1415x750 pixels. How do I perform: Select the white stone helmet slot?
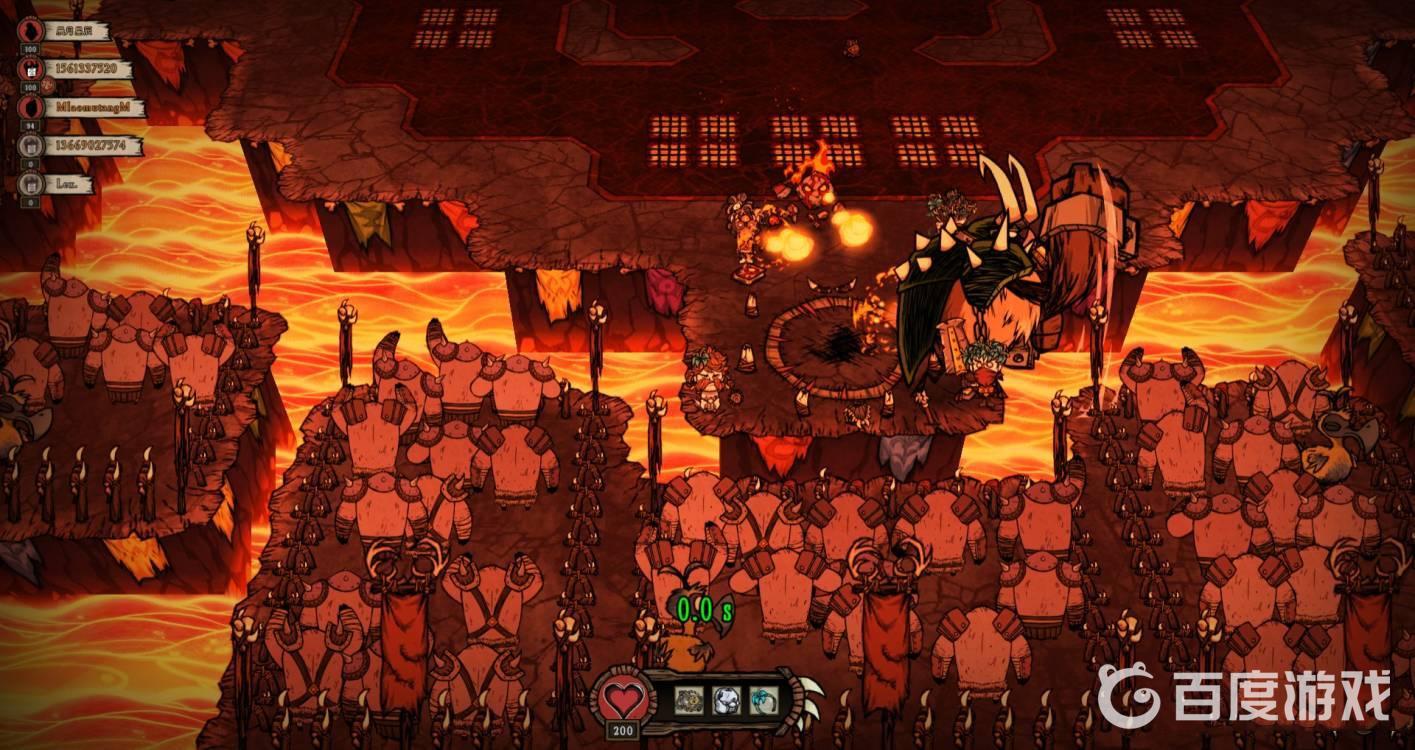[727, 699]
